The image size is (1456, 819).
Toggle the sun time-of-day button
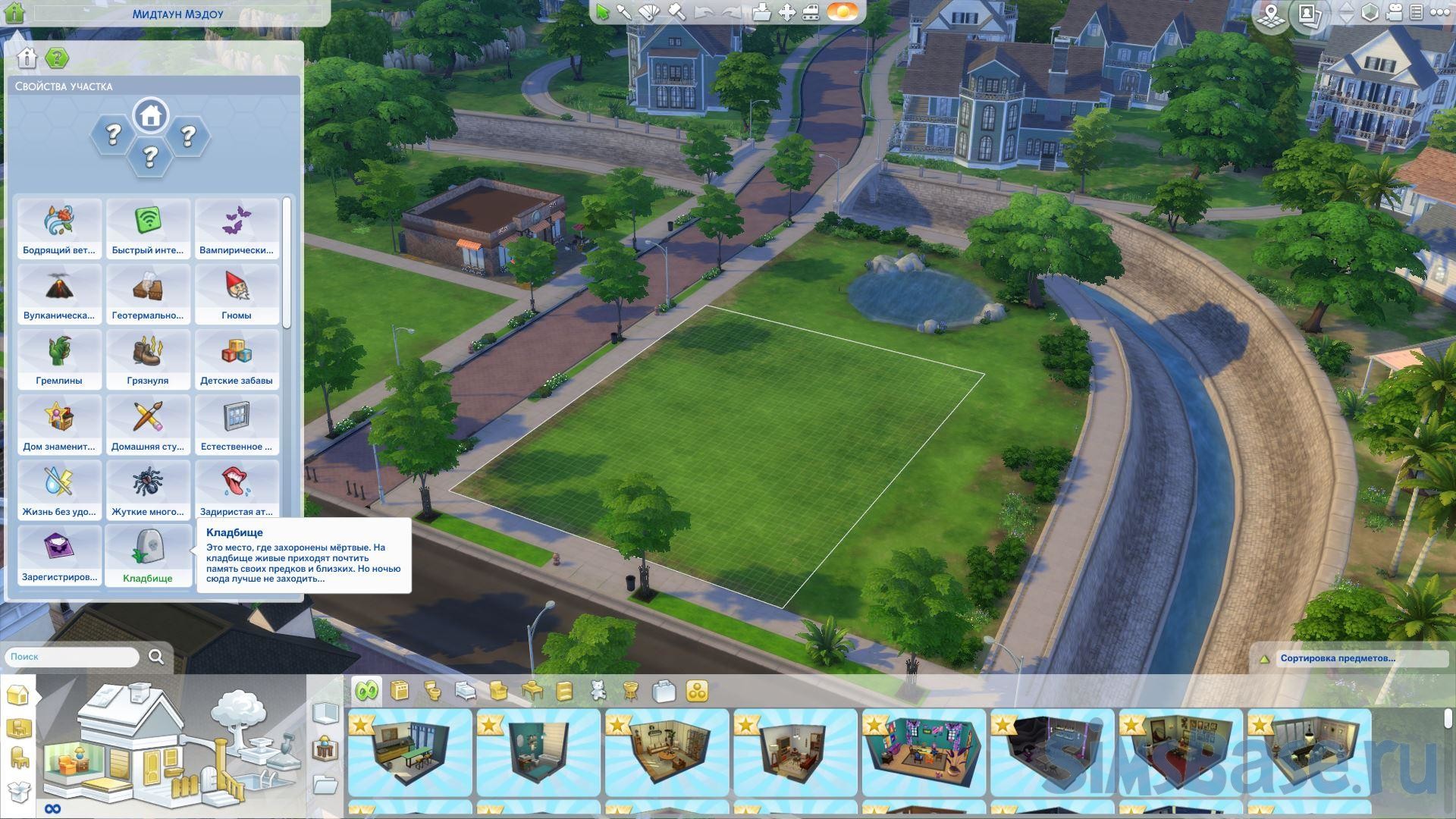[842, 12]
